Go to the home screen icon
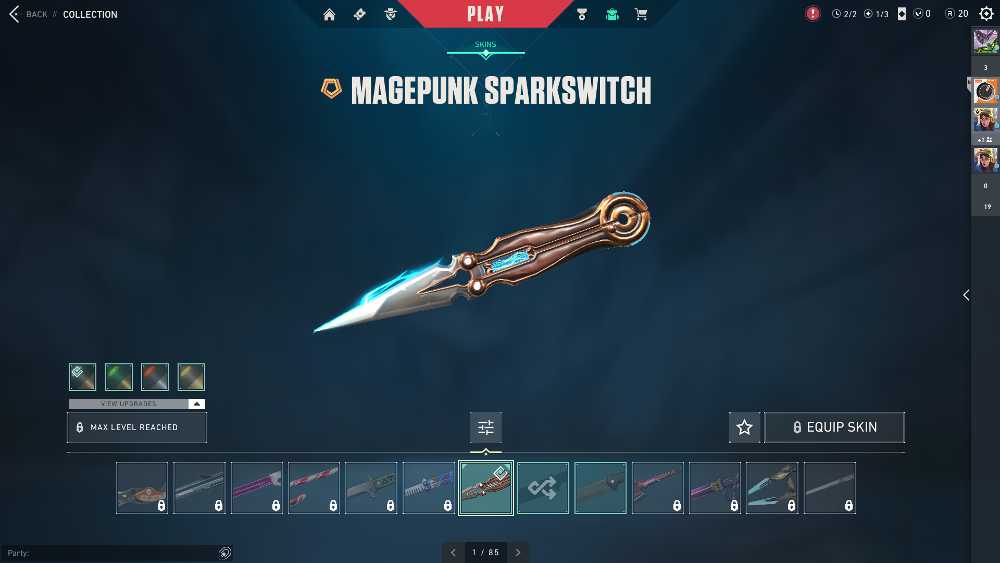This screenshot has height=563, width=1000. click(329, 14)
